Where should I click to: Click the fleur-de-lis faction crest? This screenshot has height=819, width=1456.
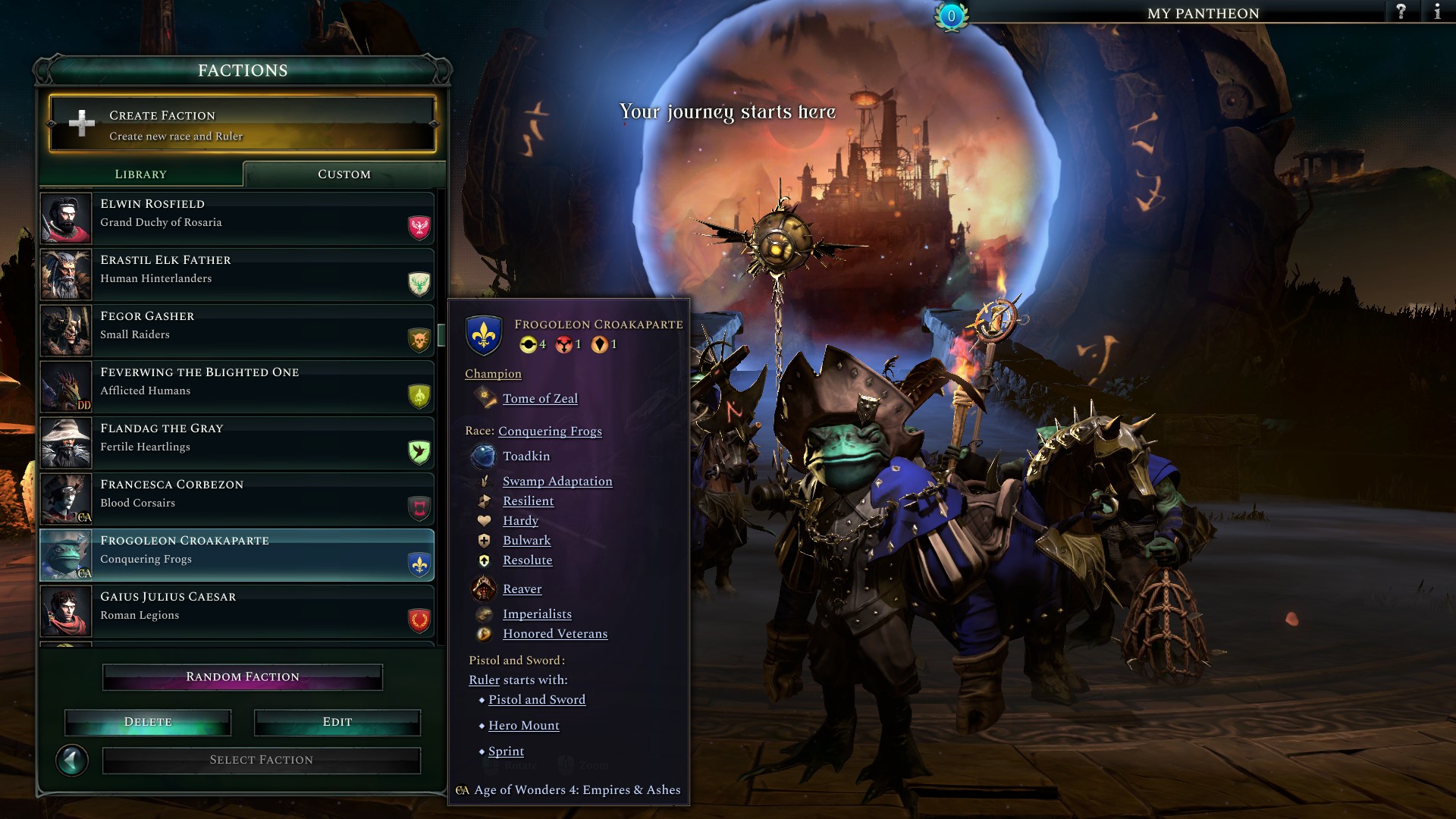(484, 334)
